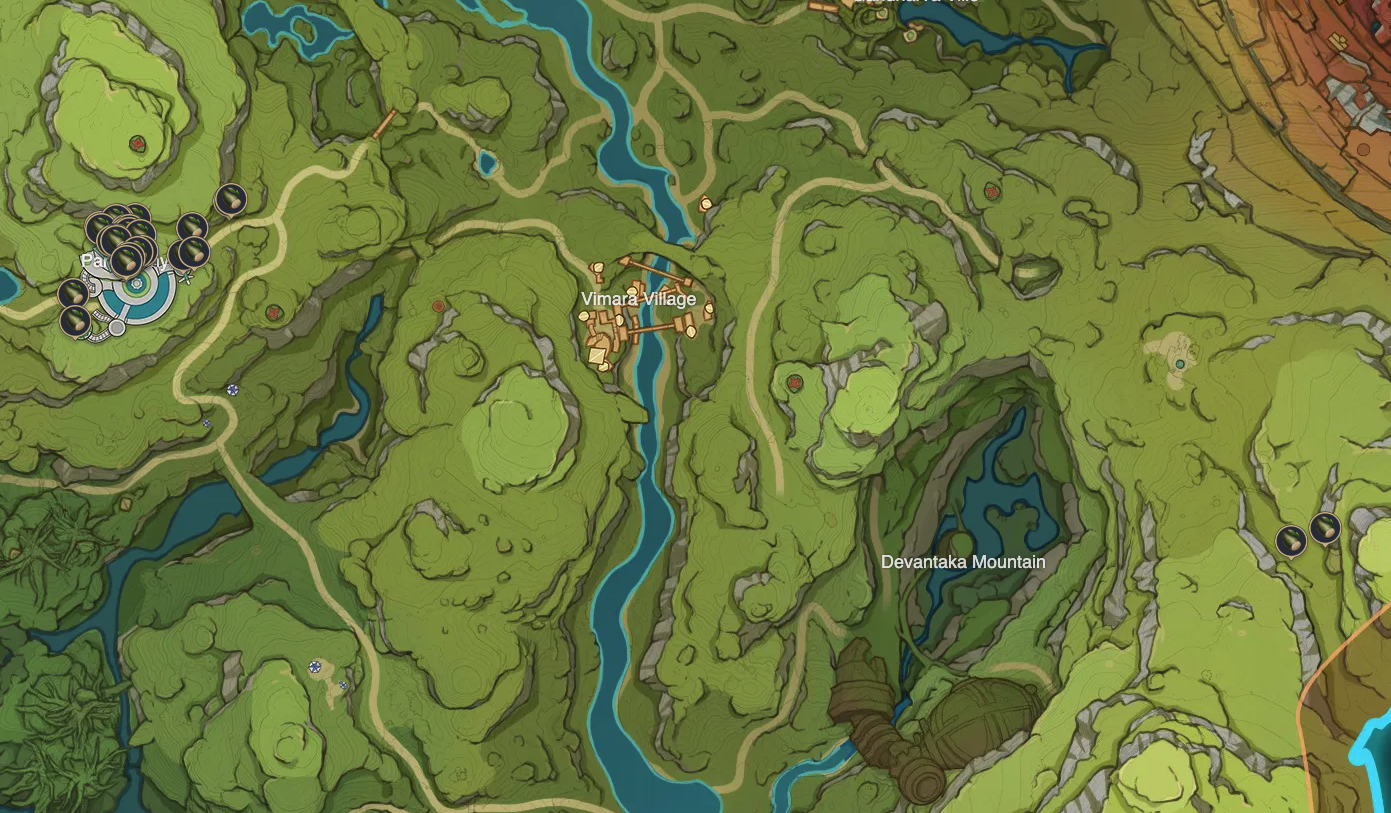
Task: Select the bottom-most Zaytun Peach marker near the hub
Action: point(76,322)
